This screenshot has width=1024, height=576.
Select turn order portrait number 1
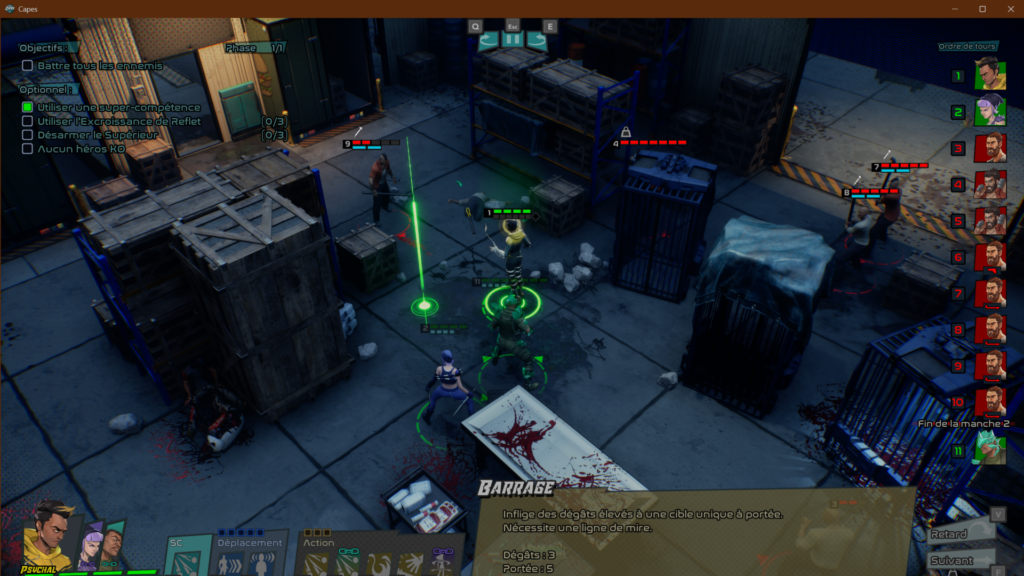pos(989,75)
